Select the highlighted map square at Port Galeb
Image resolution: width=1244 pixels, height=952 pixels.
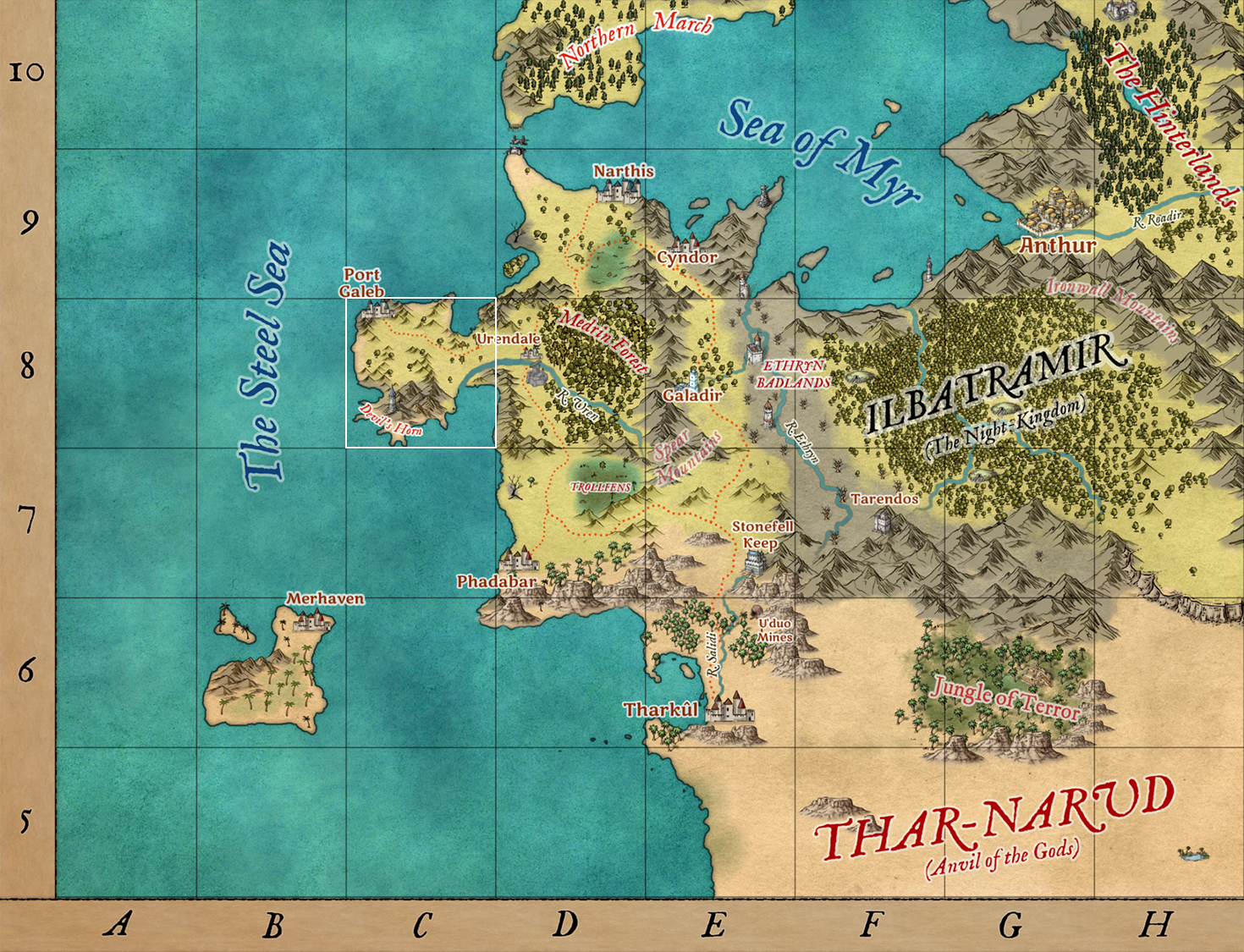(x=421, y=372)
